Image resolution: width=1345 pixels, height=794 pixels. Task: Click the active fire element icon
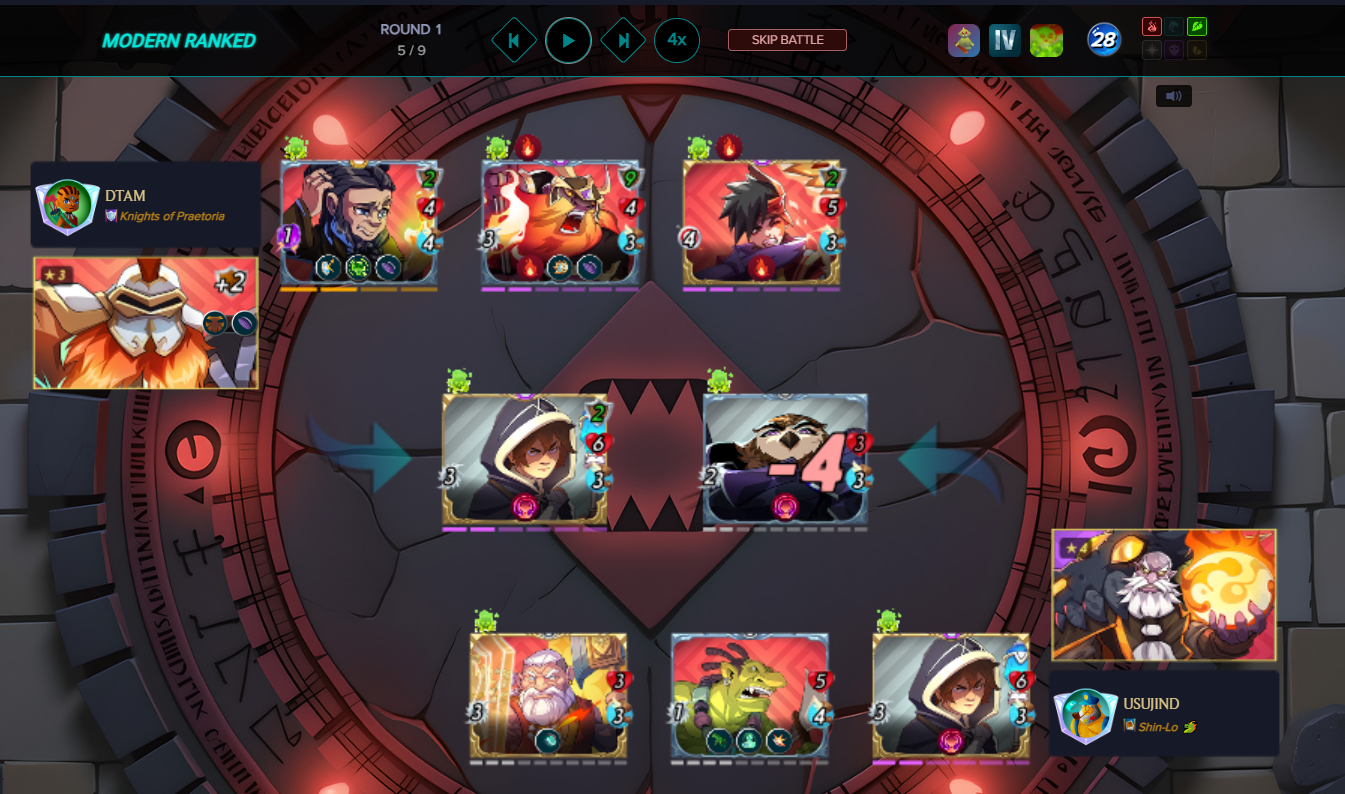click(1151, 26)
